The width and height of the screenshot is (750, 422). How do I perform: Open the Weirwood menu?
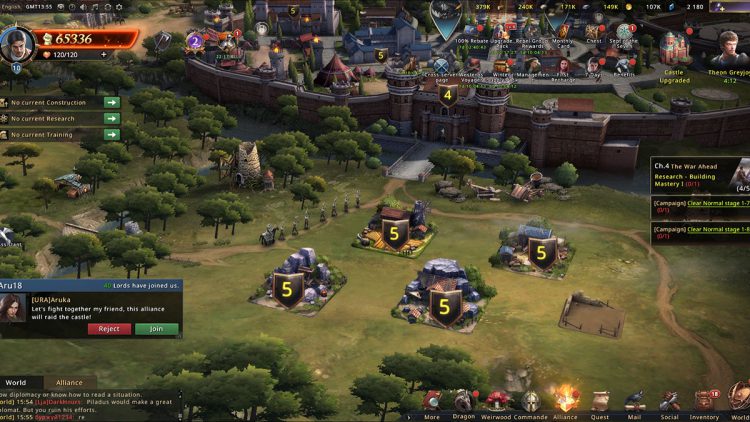[496, 401]
